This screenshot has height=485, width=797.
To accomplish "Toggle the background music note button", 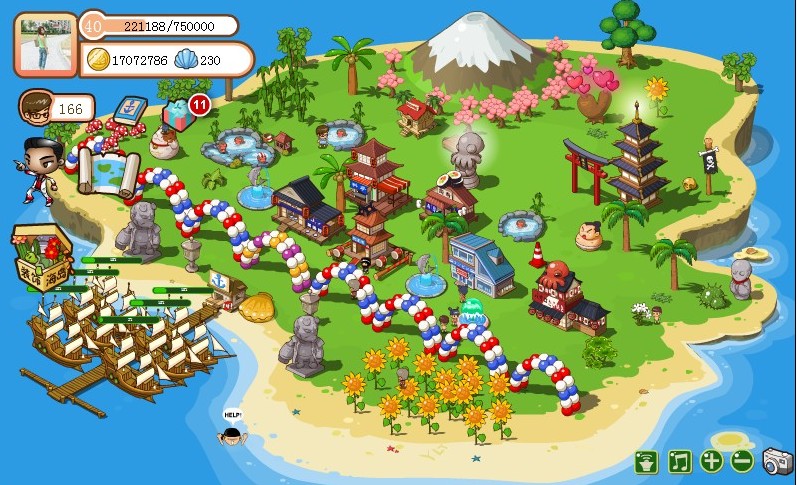I will [680, 461].
